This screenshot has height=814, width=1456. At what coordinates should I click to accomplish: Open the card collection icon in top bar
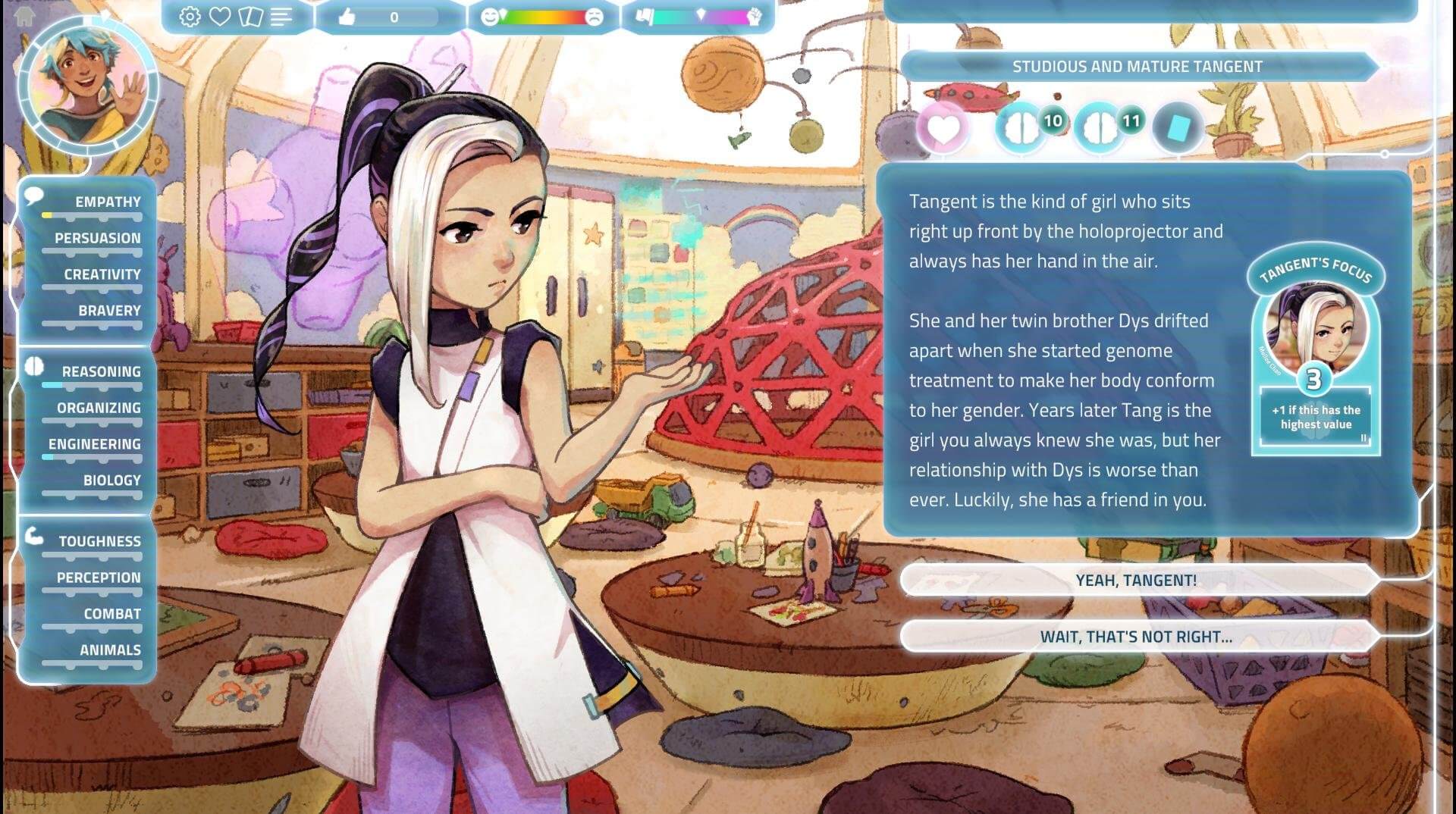pos(250,17)
